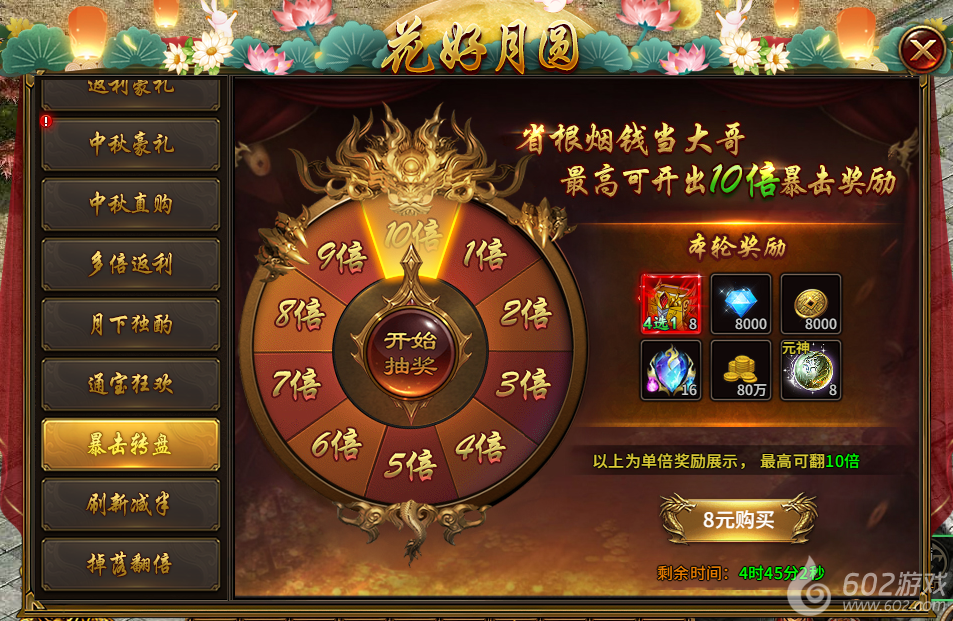Buy with the 8元购买 button

(x=738, y=520)
